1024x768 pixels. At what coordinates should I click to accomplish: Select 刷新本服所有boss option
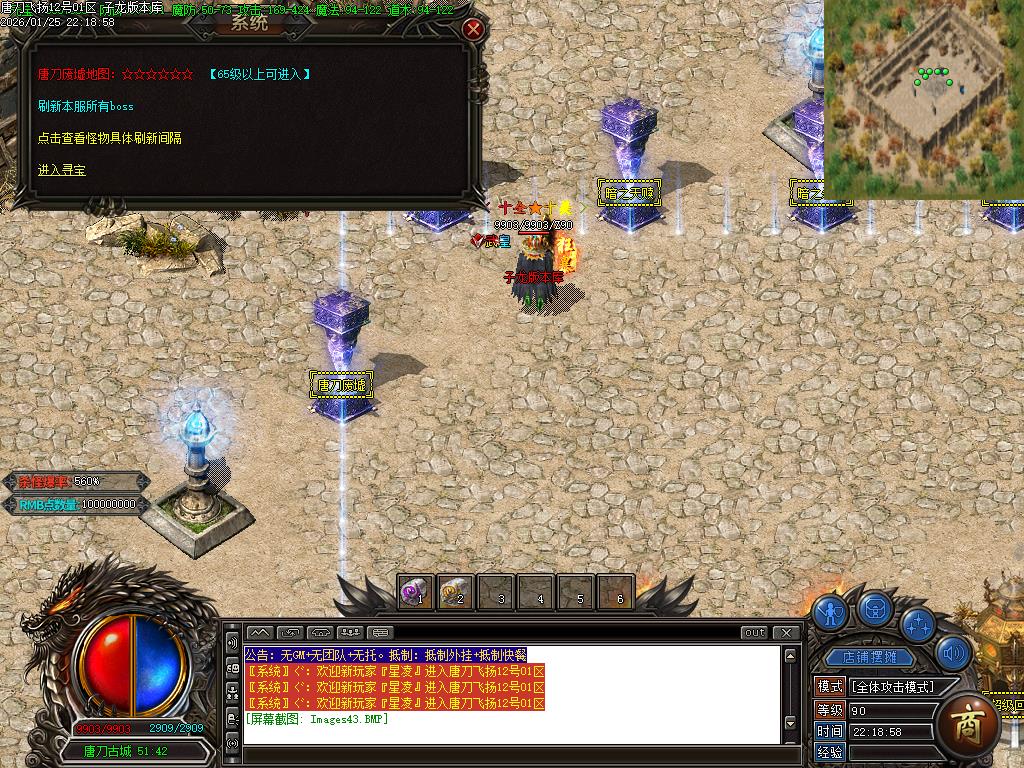(x=86, y=106)
